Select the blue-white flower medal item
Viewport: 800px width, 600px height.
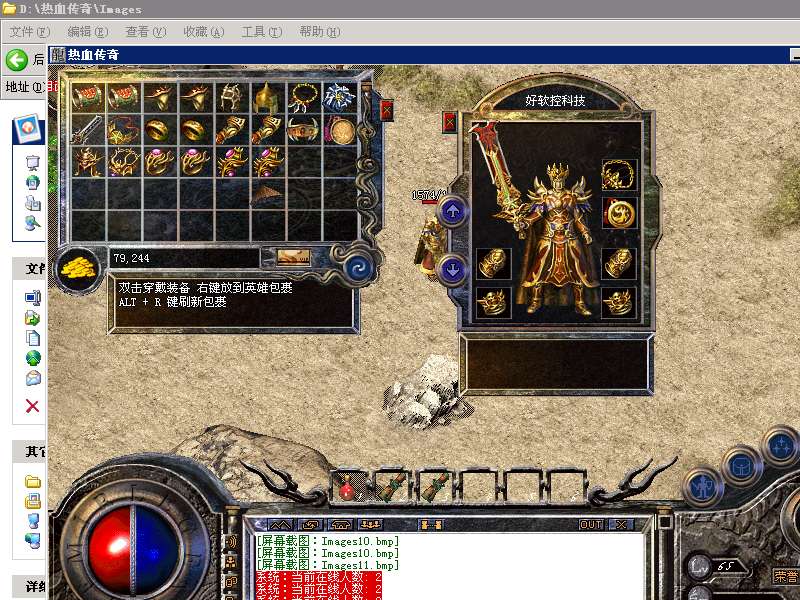[339, 97]
